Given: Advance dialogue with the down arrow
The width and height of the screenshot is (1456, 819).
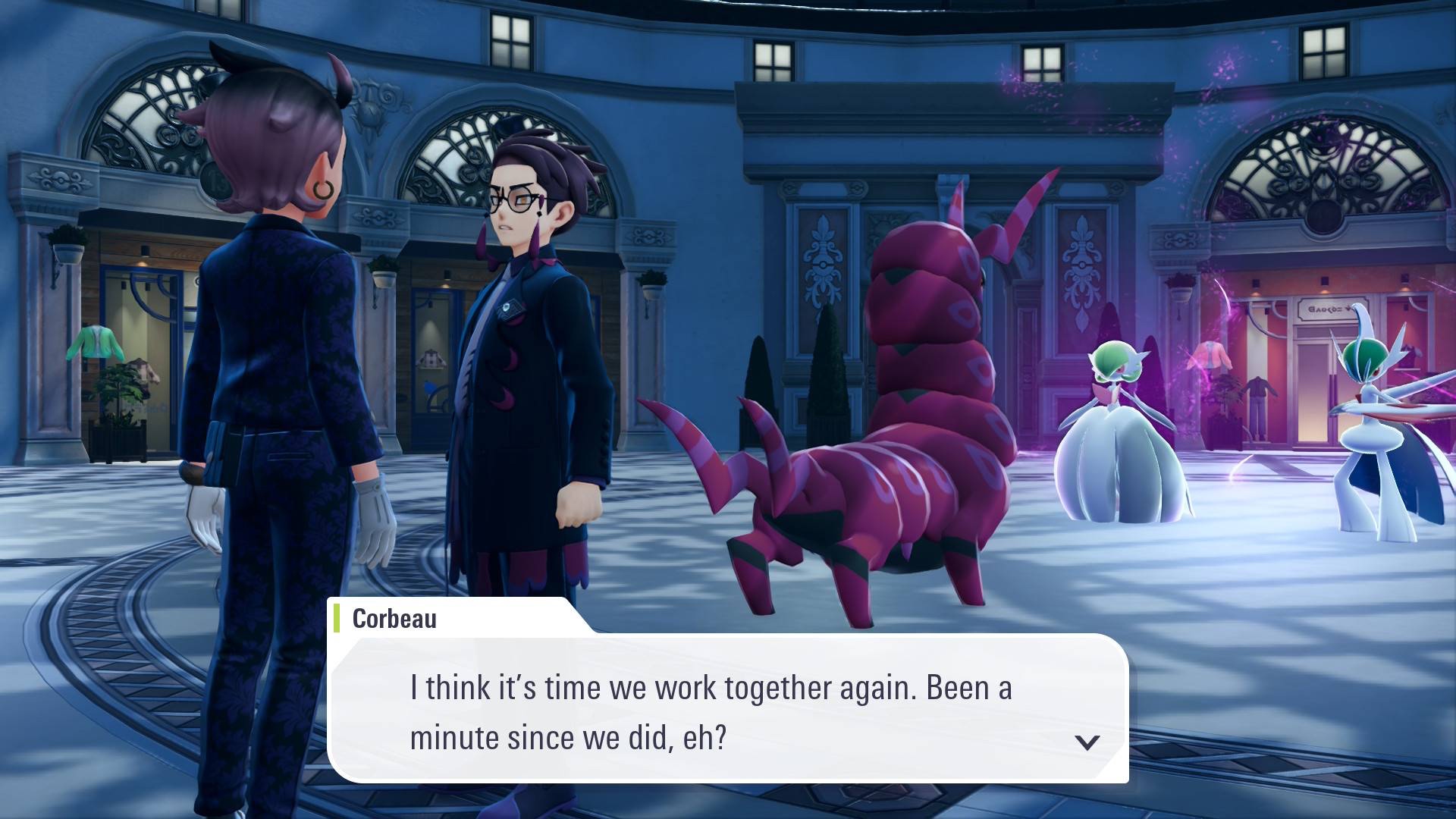Looking at the screenshot, I should [x=1087, y=742].
